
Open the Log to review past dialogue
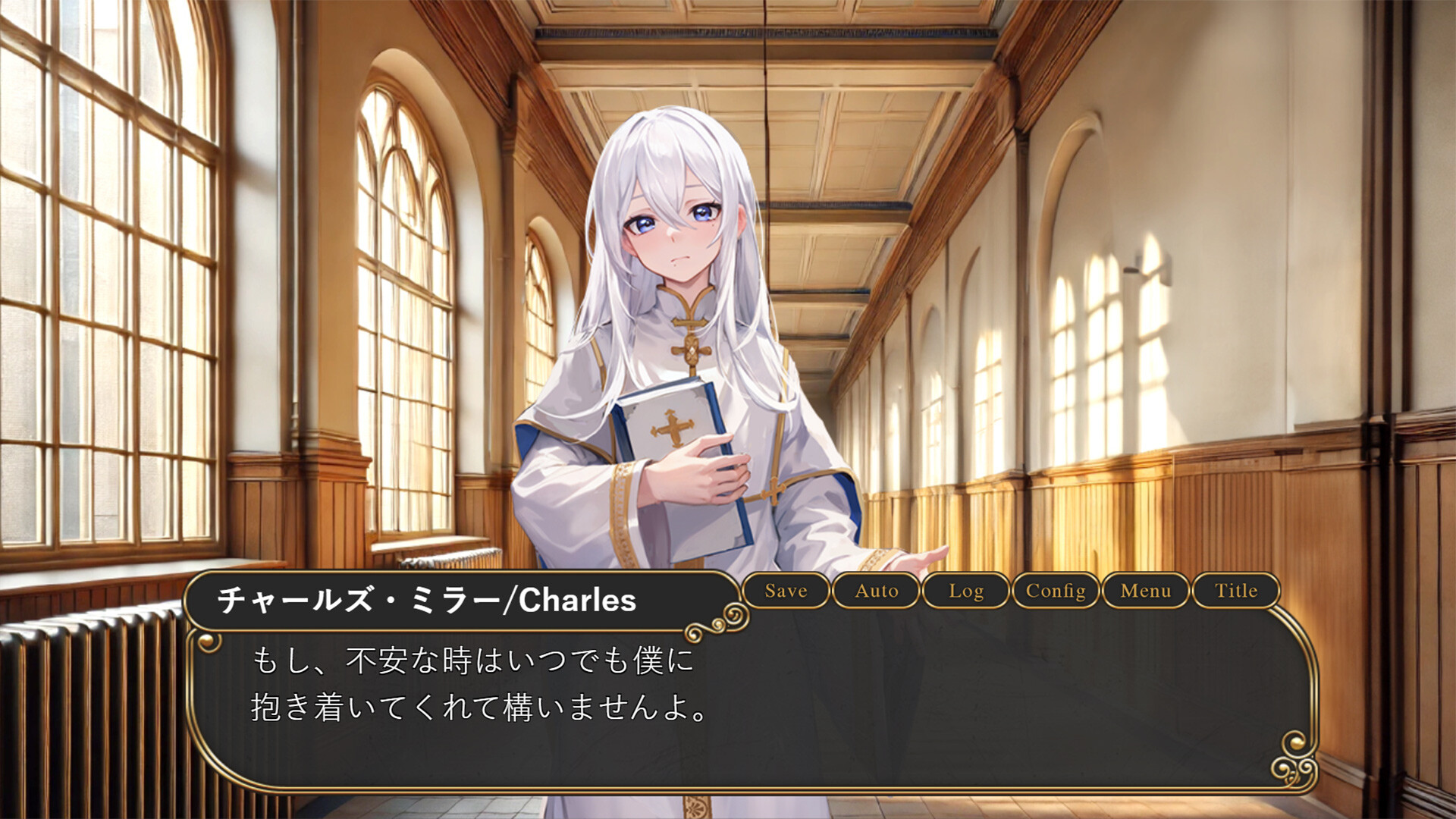point(966,591)
